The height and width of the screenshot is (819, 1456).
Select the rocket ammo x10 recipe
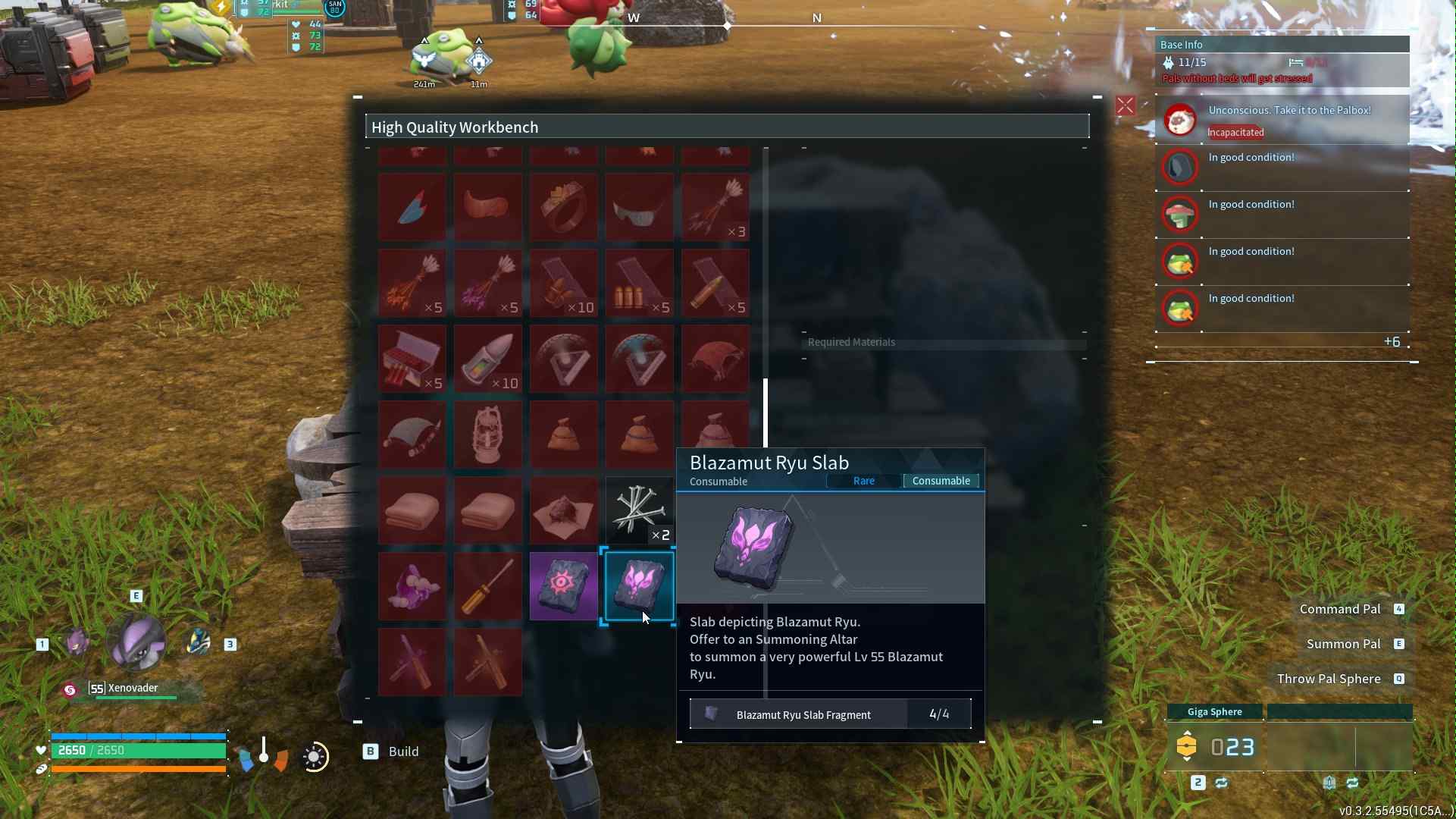487,359
